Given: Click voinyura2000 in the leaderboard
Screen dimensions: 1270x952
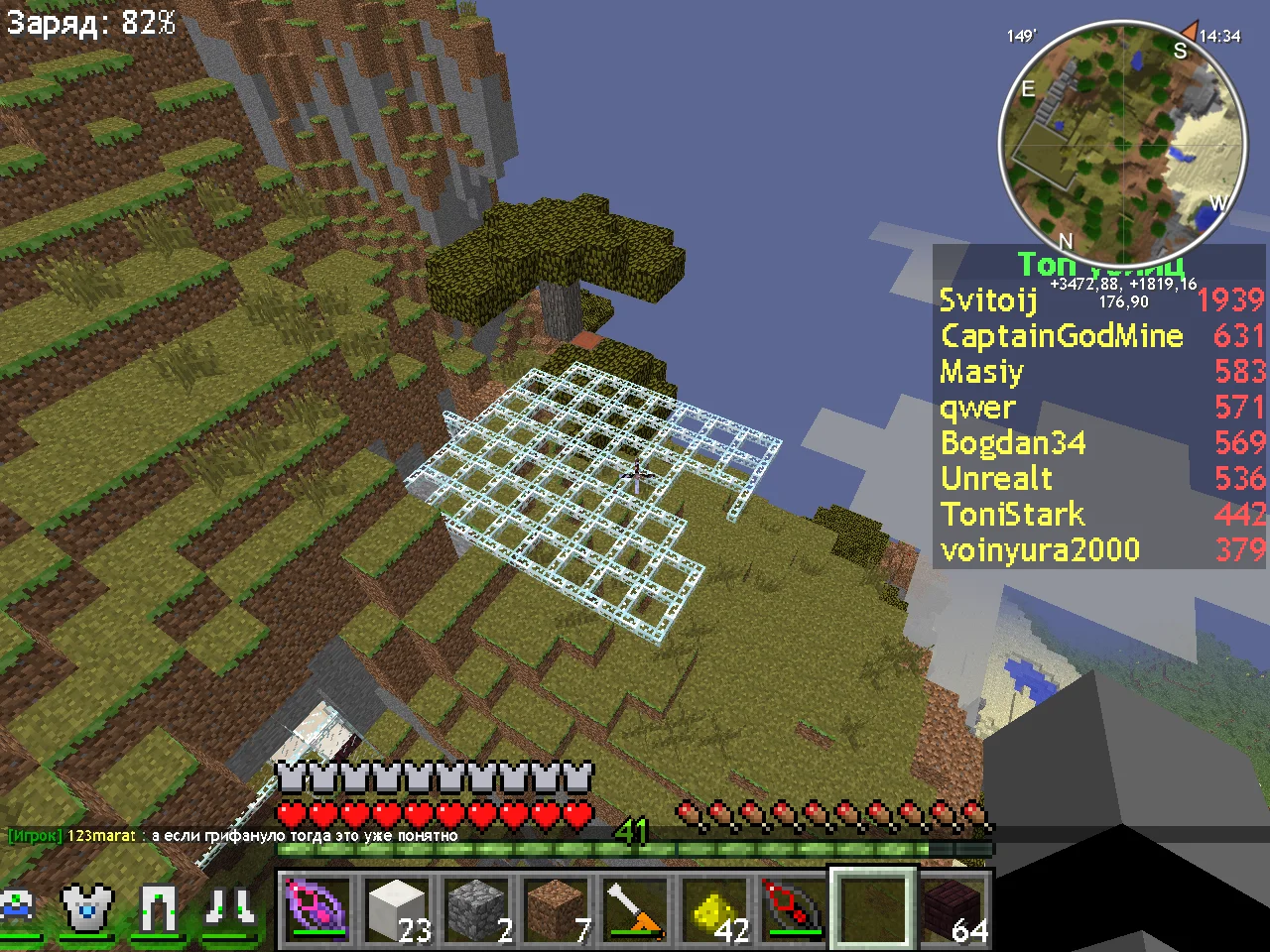Looking at the screenshot, I should coord(1040,549).
